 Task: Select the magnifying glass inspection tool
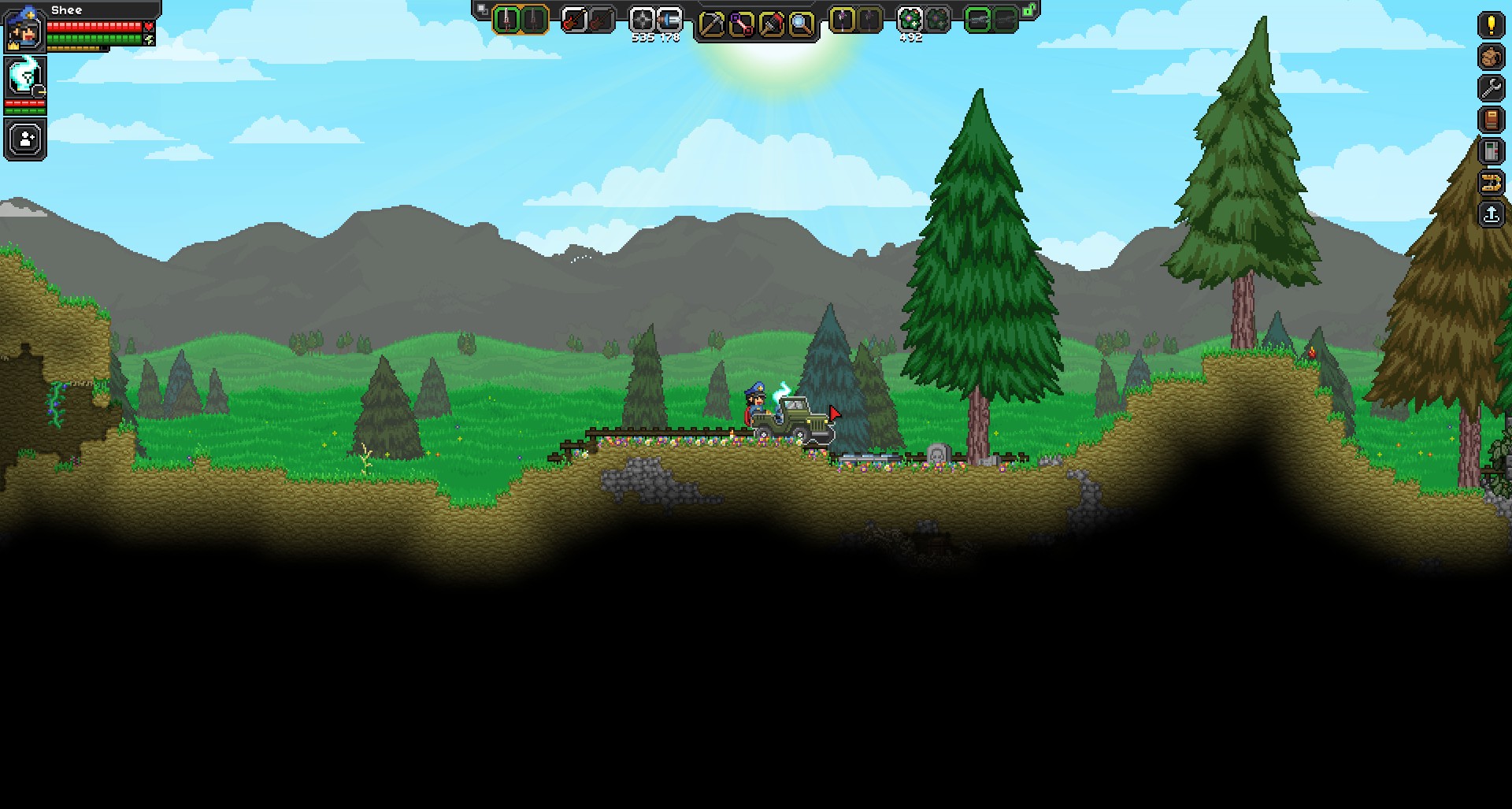(801, 24)
